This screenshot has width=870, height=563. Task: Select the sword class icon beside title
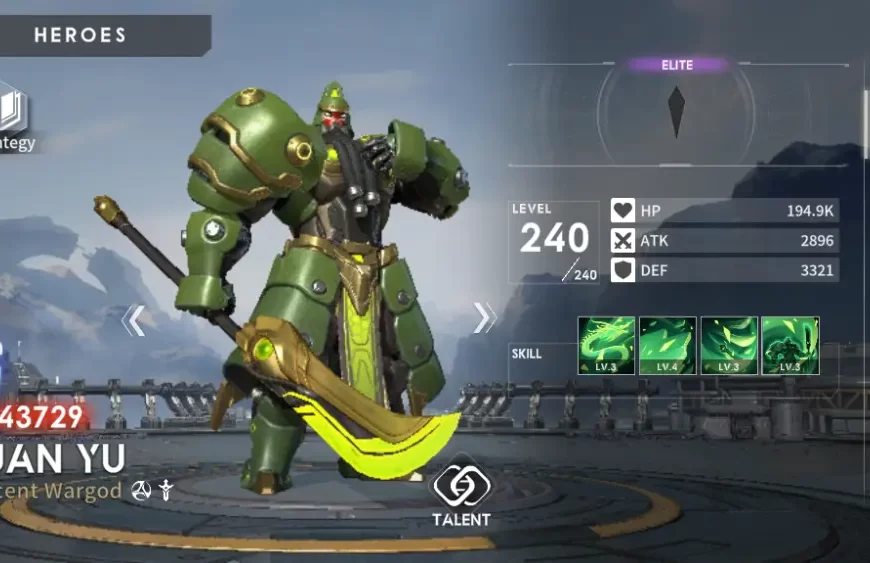(x=167, y=490)
